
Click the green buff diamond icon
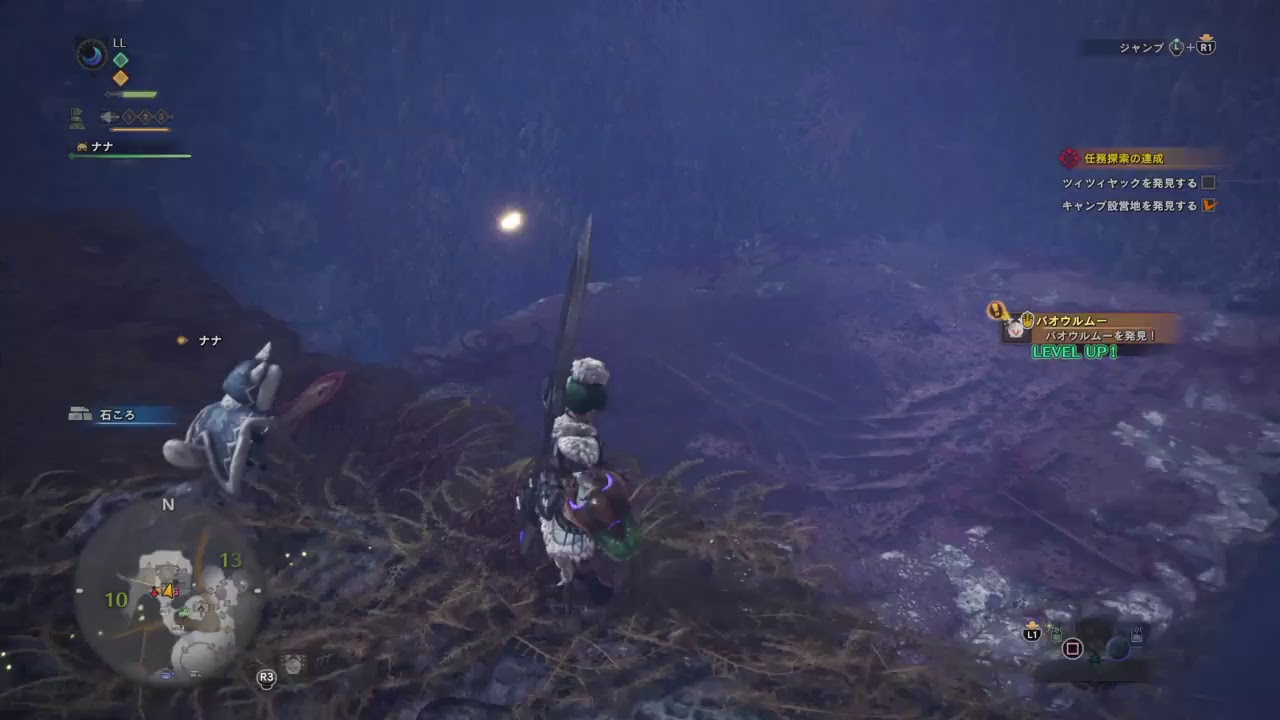coord(121,60)
